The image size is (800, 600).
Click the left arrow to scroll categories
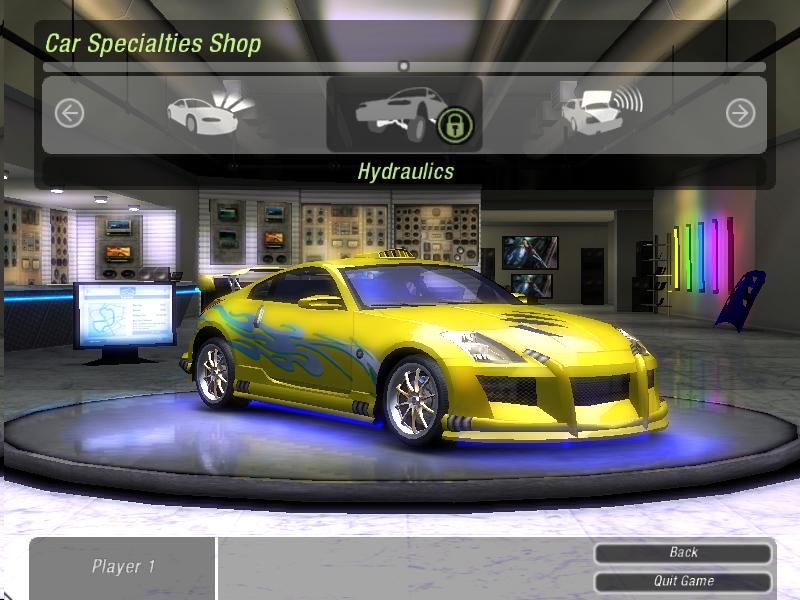69,113
